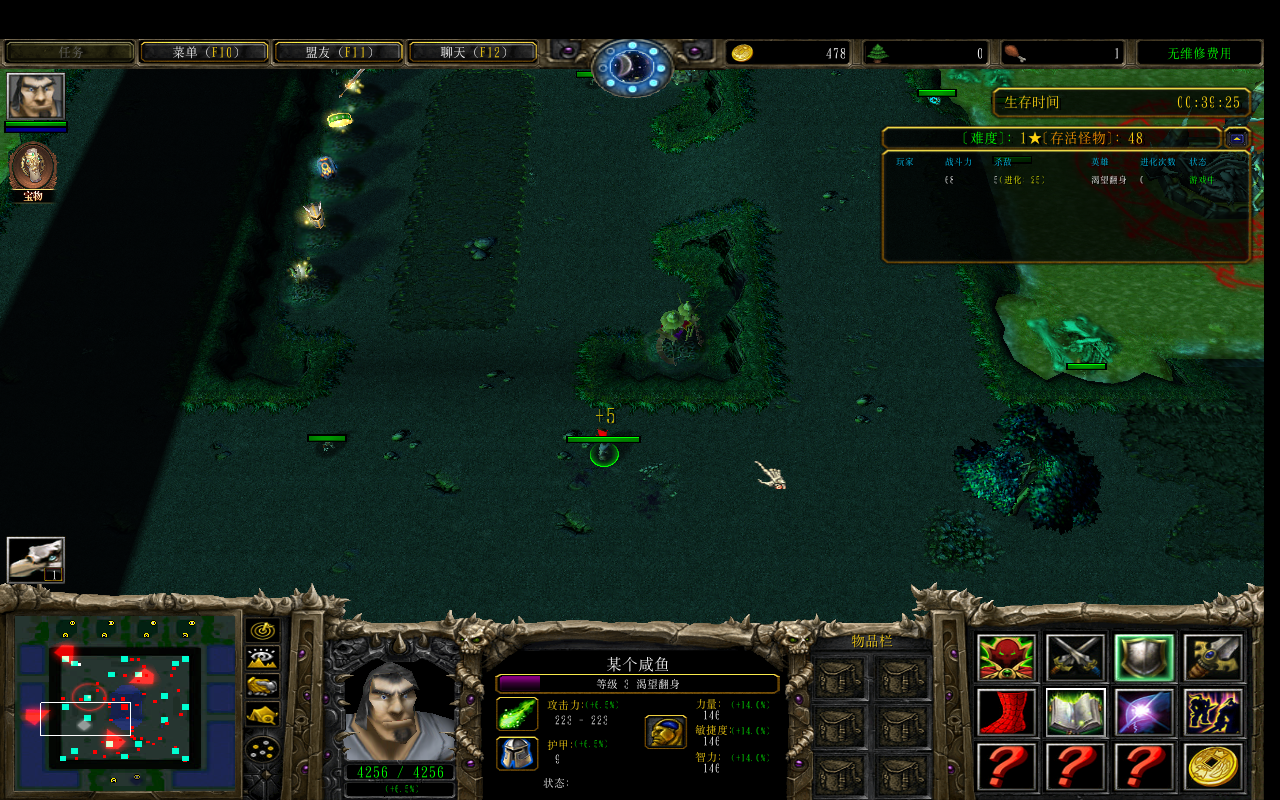Click the minimap signal ping button
This screenshot has width=1280, height=800.
(263, 631)
